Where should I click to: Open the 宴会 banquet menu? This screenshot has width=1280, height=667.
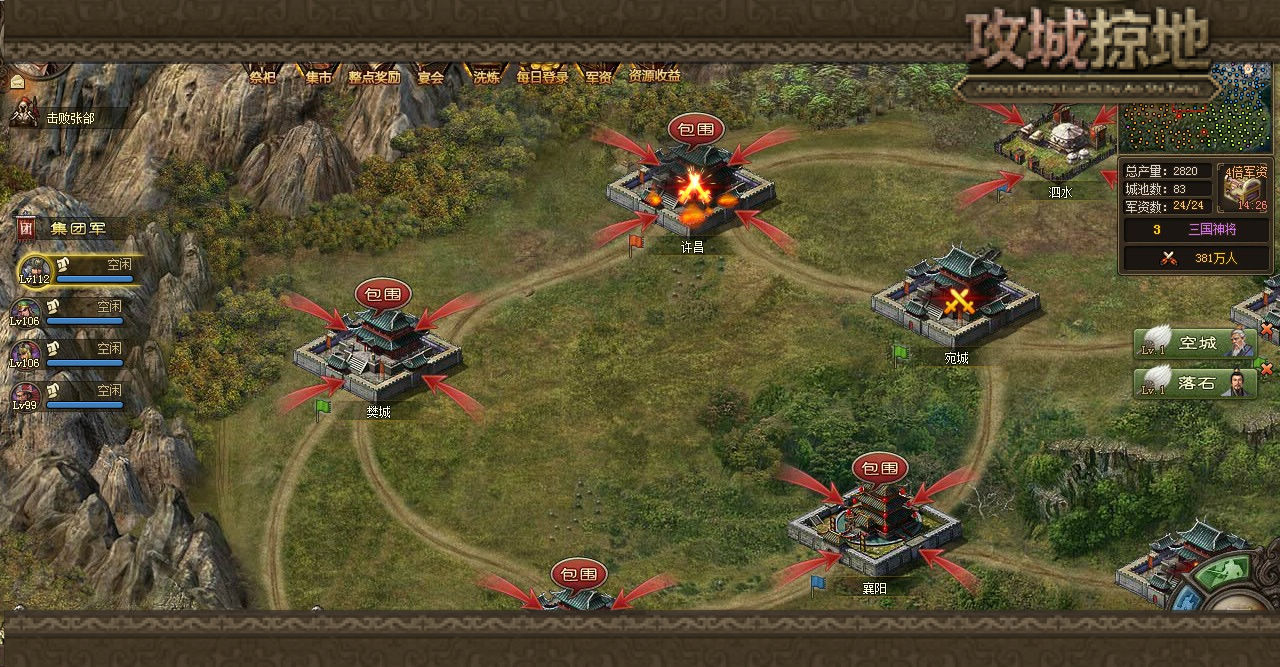click(x=431, y=76)
